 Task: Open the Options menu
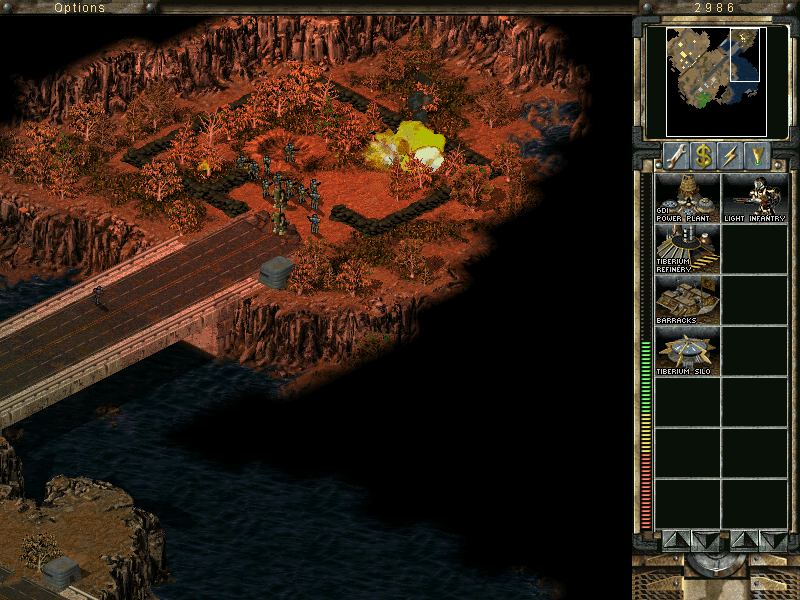[79, 8]
